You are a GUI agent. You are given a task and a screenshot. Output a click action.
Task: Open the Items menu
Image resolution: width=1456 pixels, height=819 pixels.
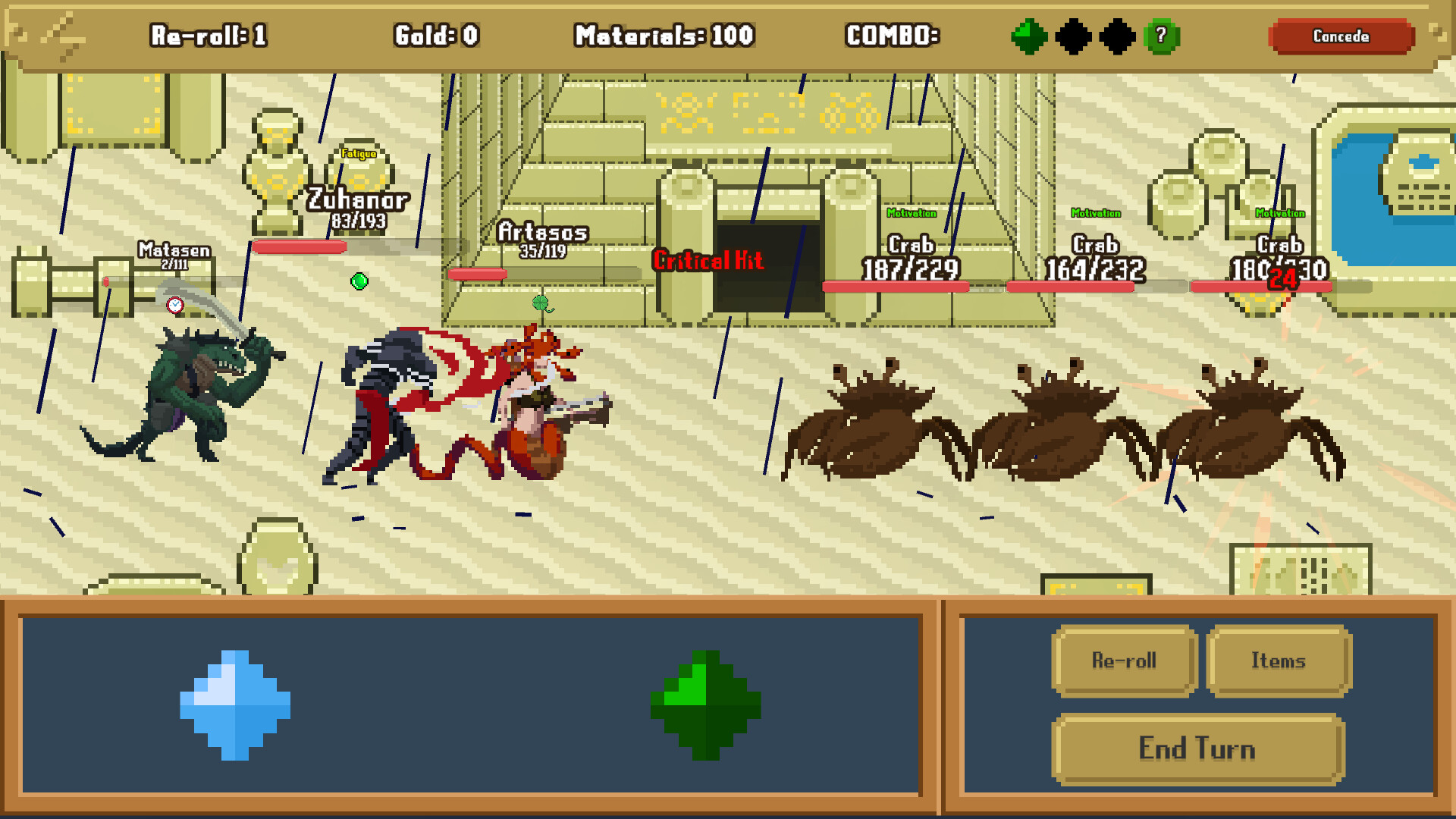coord(1279,661)
